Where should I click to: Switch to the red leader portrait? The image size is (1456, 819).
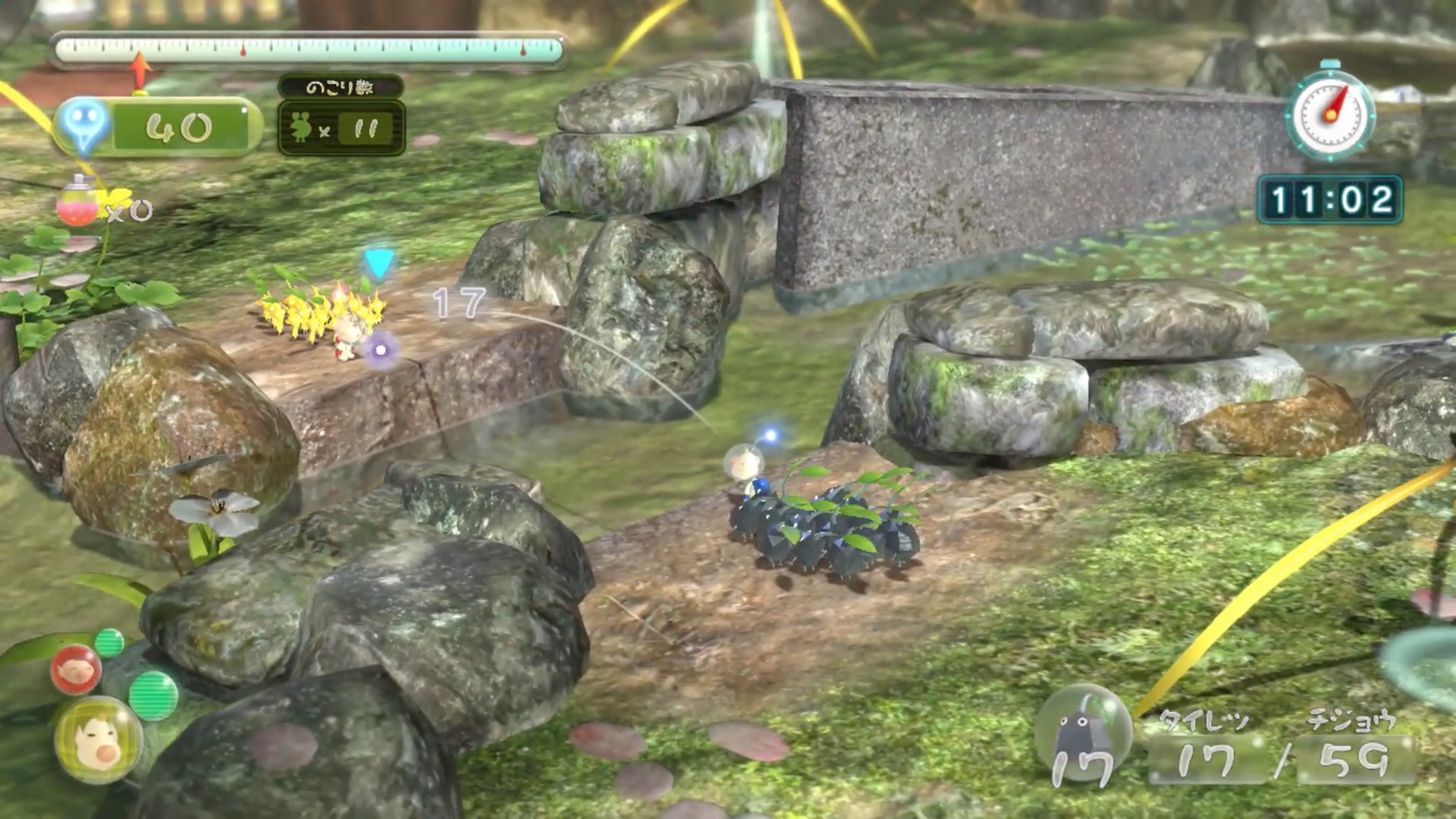pyautogui.click(x=76, y=670)
